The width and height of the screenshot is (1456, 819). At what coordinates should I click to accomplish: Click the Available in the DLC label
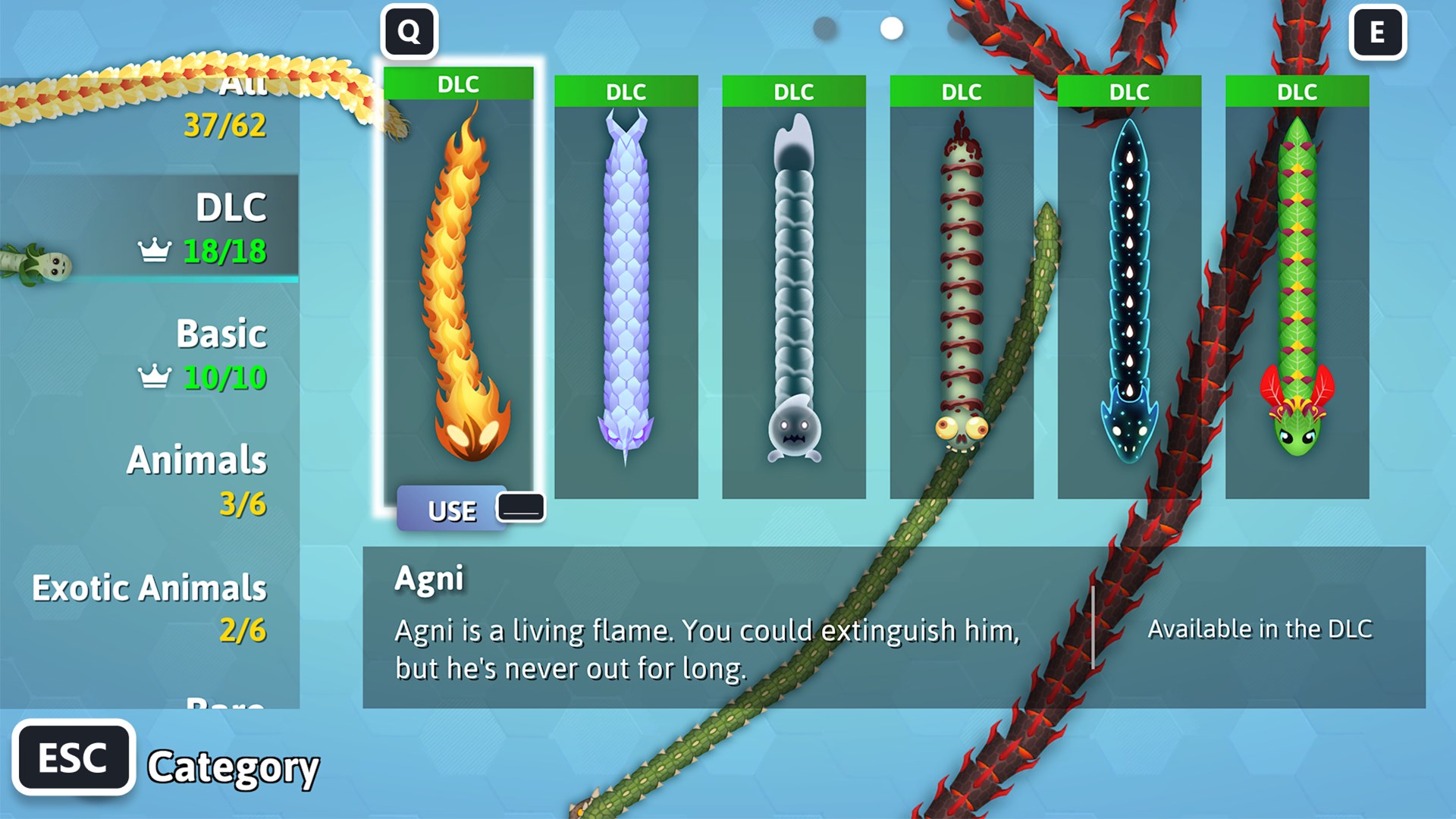click(1261, 628)
